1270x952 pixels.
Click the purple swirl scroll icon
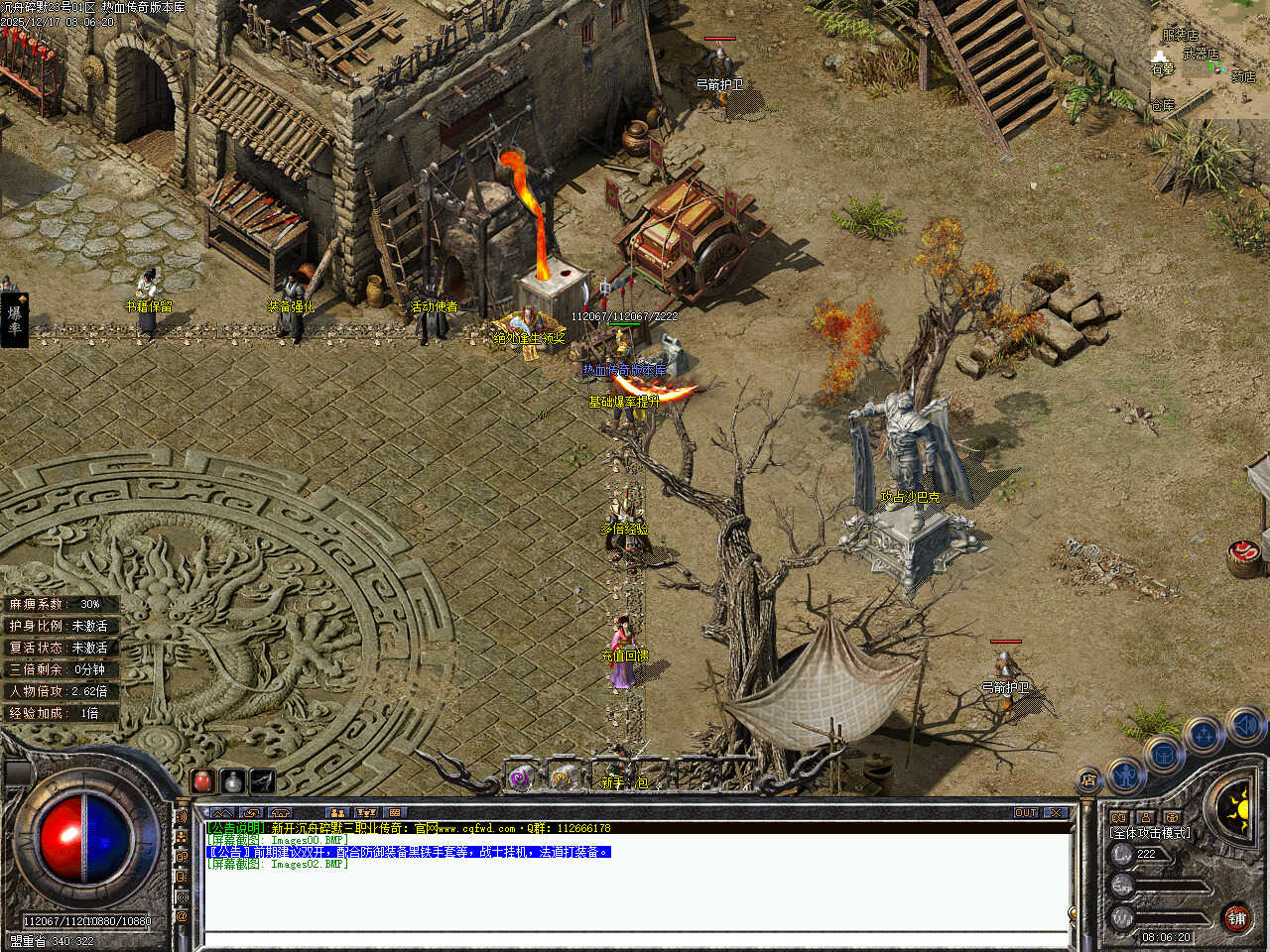[x=522, y=777]
